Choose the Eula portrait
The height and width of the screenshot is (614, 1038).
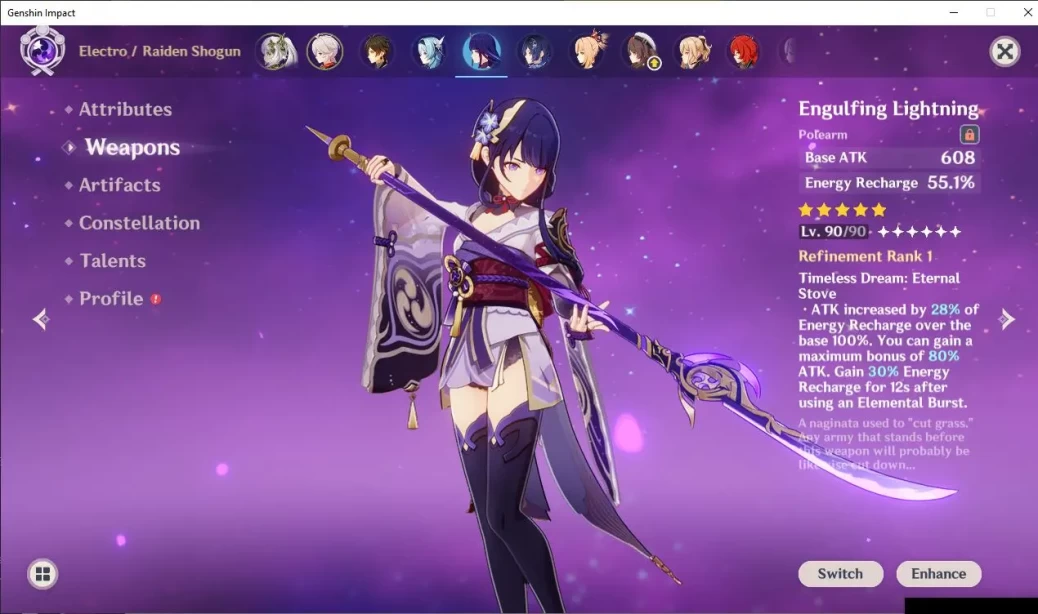429,51
